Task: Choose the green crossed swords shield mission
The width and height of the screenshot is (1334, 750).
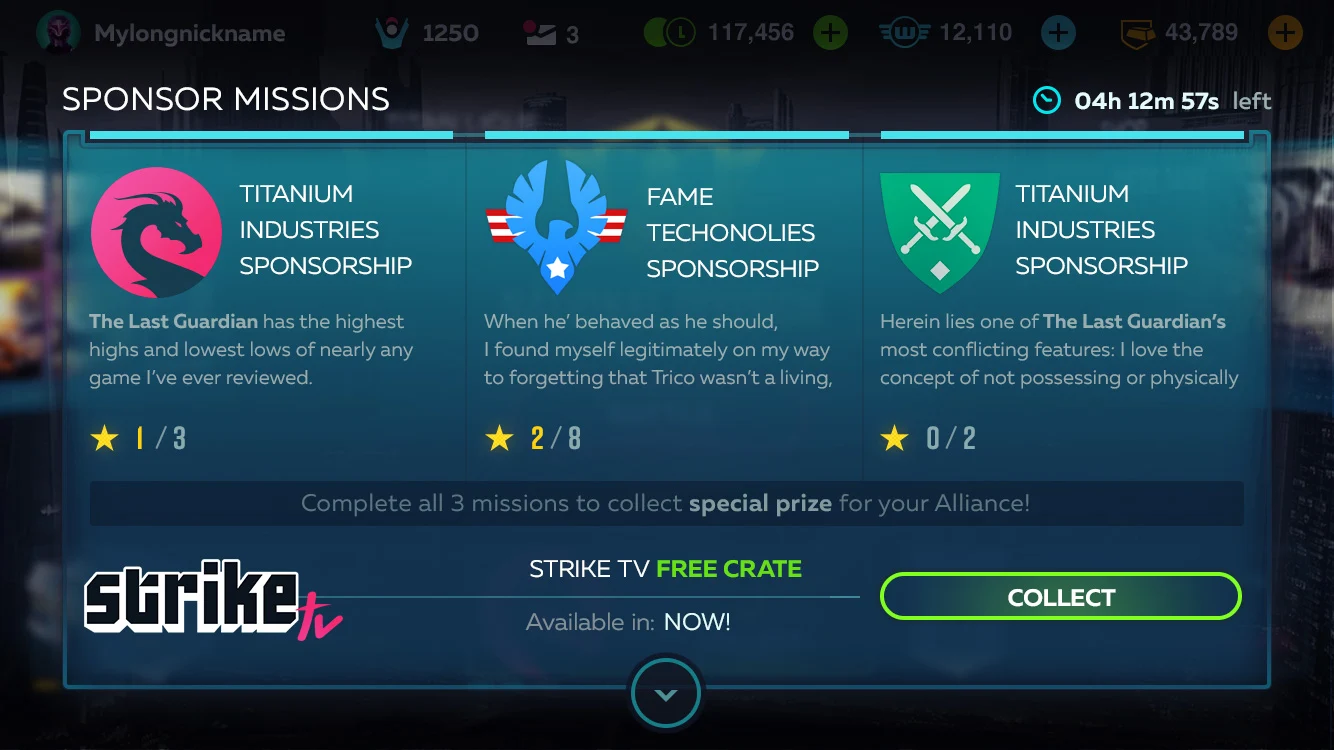Action: (x=939, y=232)
